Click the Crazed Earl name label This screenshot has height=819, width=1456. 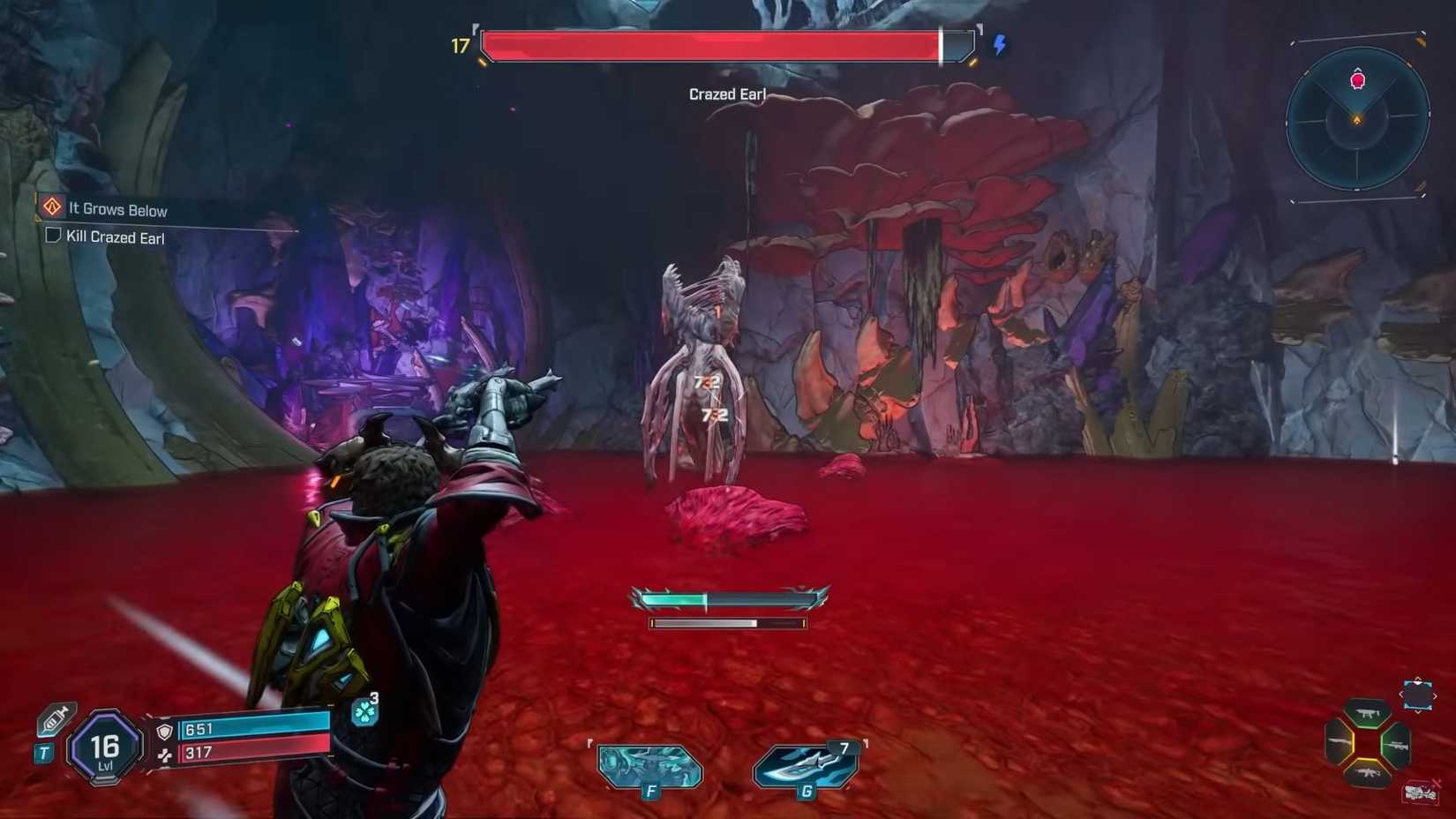pyautogui.click(x=727, y=94)
